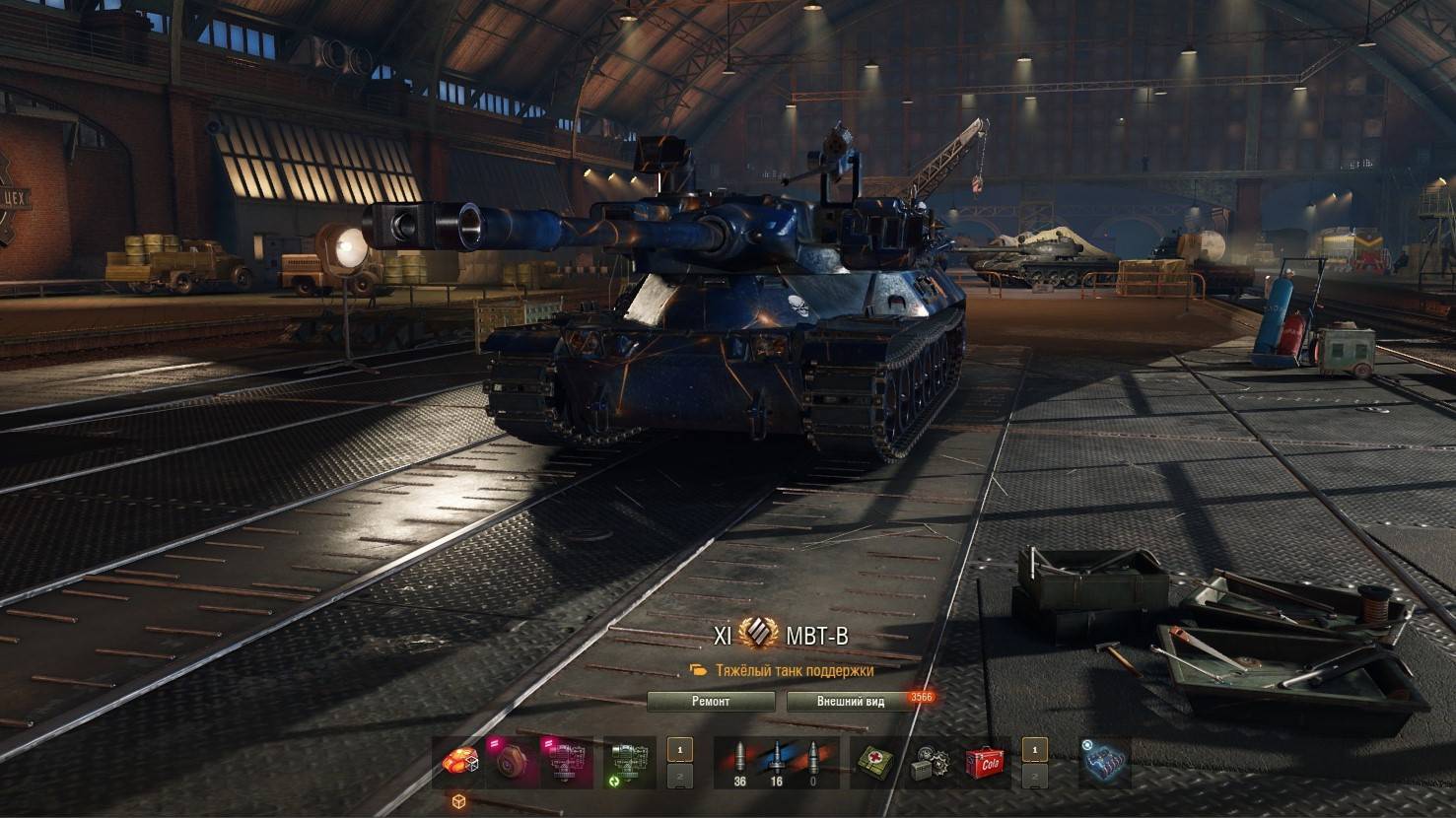The height and width of the screenshot is (818, 1456).
Task: Open the Внешний вид (Exterior) customization
Action: tap(851, 702)
